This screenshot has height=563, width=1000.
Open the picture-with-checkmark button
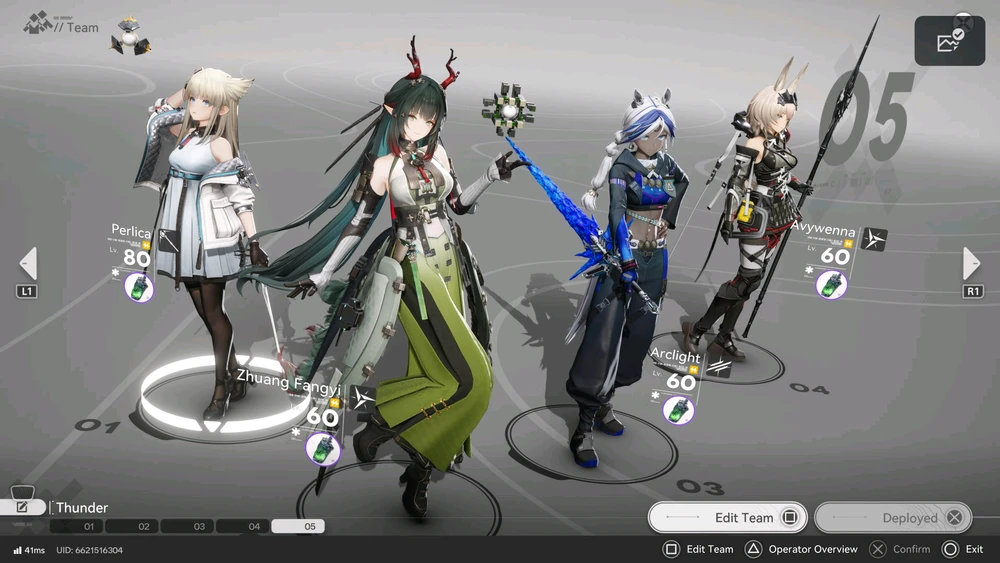(x=949, y=41)
